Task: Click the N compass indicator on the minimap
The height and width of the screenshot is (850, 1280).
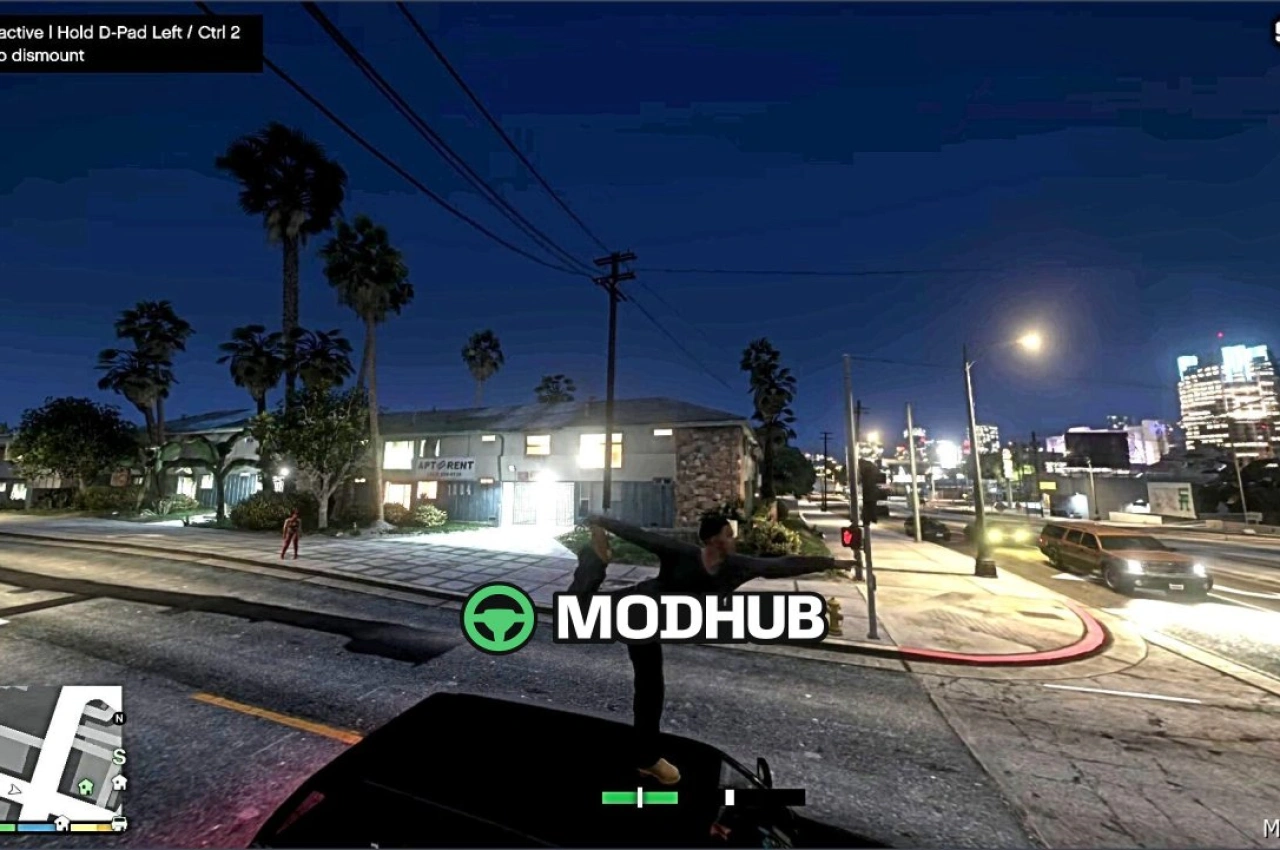Action: click(x=119, y=718)
